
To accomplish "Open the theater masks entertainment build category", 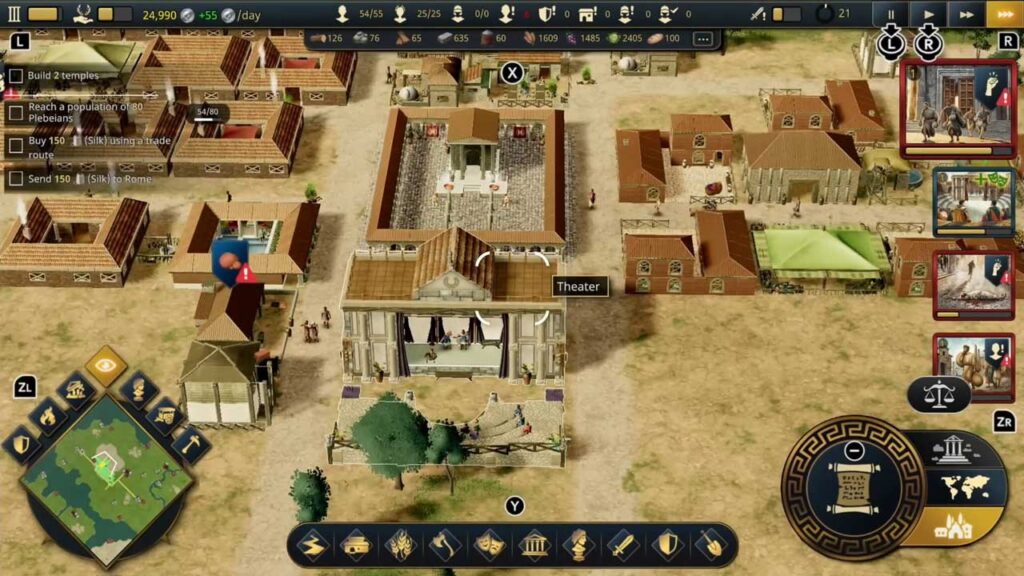I will point(490,545).
